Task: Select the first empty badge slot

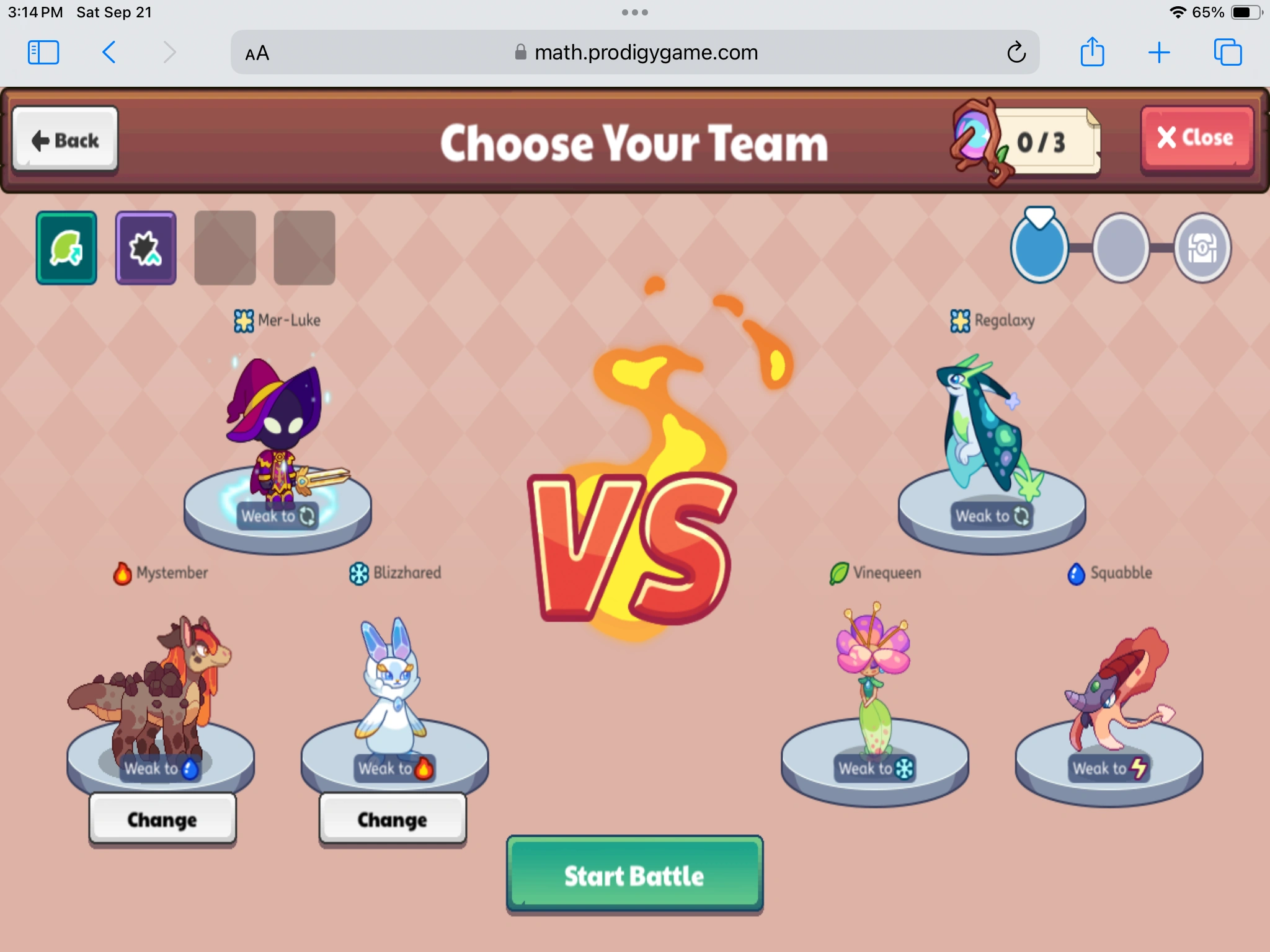Action: pos(224,247)
